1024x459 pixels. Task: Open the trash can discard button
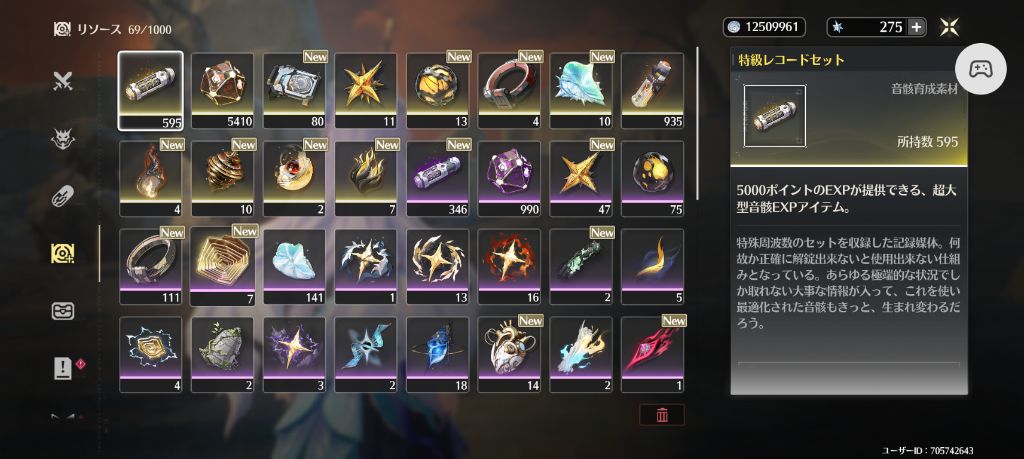click(x=662, y=414)
